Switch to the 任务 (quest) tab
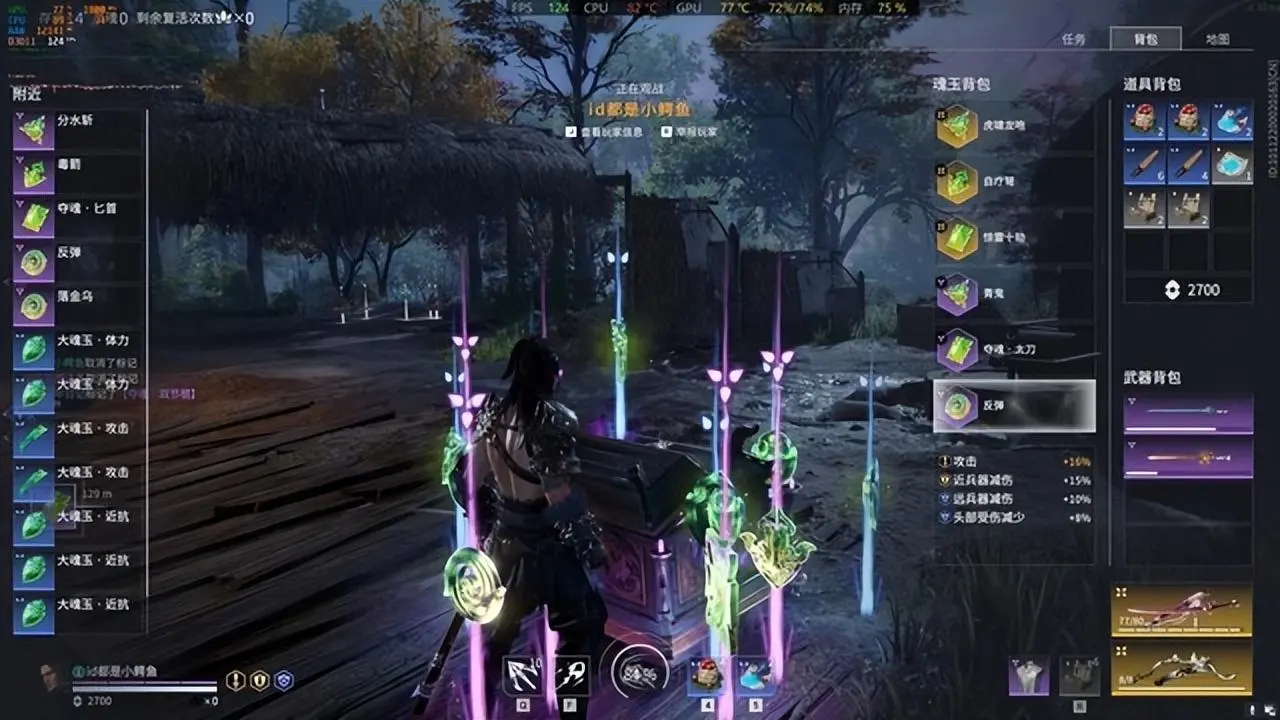The width and height of the screenshot is (1280, 720). coord(1072,39)
